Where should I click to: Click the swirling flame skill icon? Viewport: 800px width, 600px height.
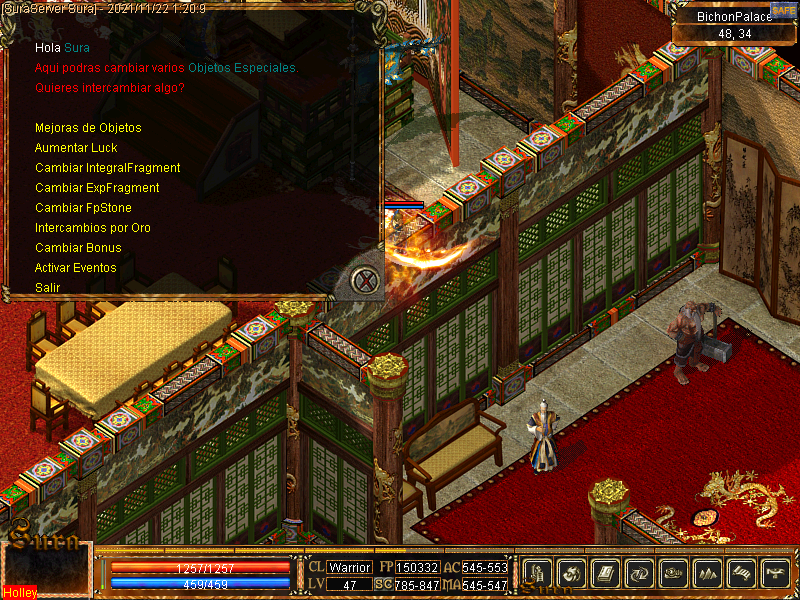(572, 573)
